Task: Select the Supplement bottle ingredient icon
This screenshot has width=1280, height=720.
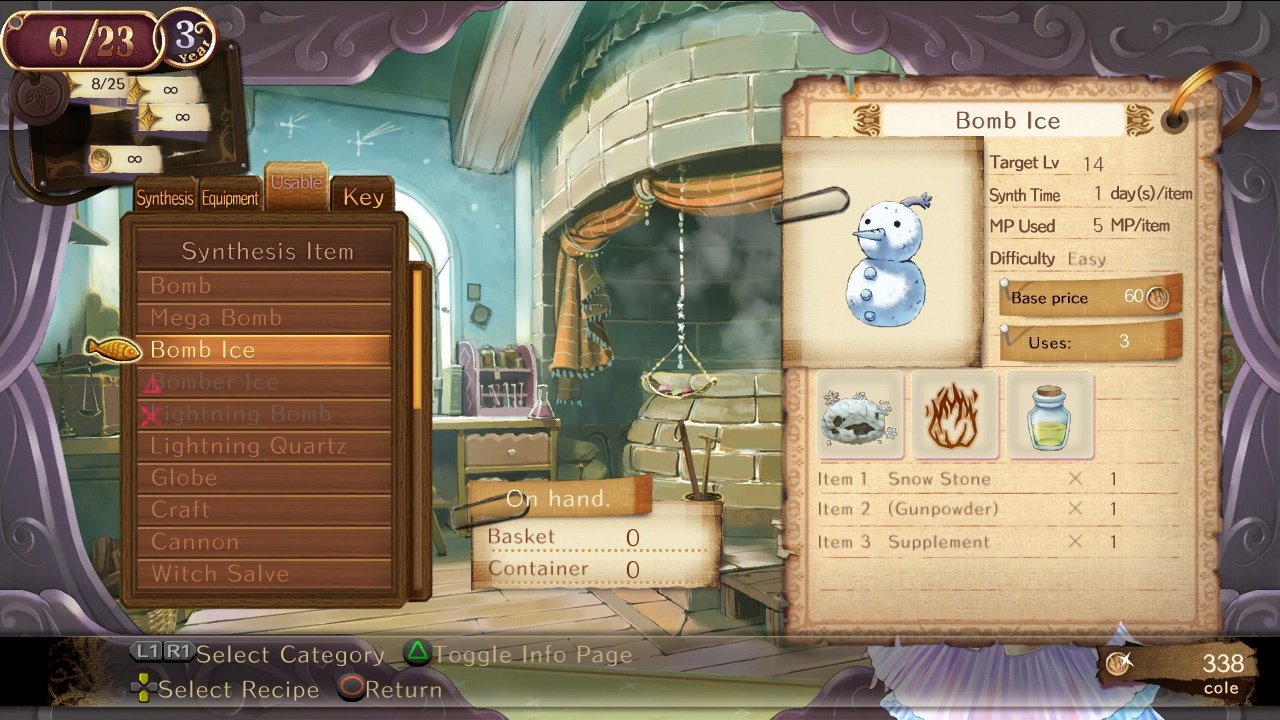Action: coord(1048,414)
